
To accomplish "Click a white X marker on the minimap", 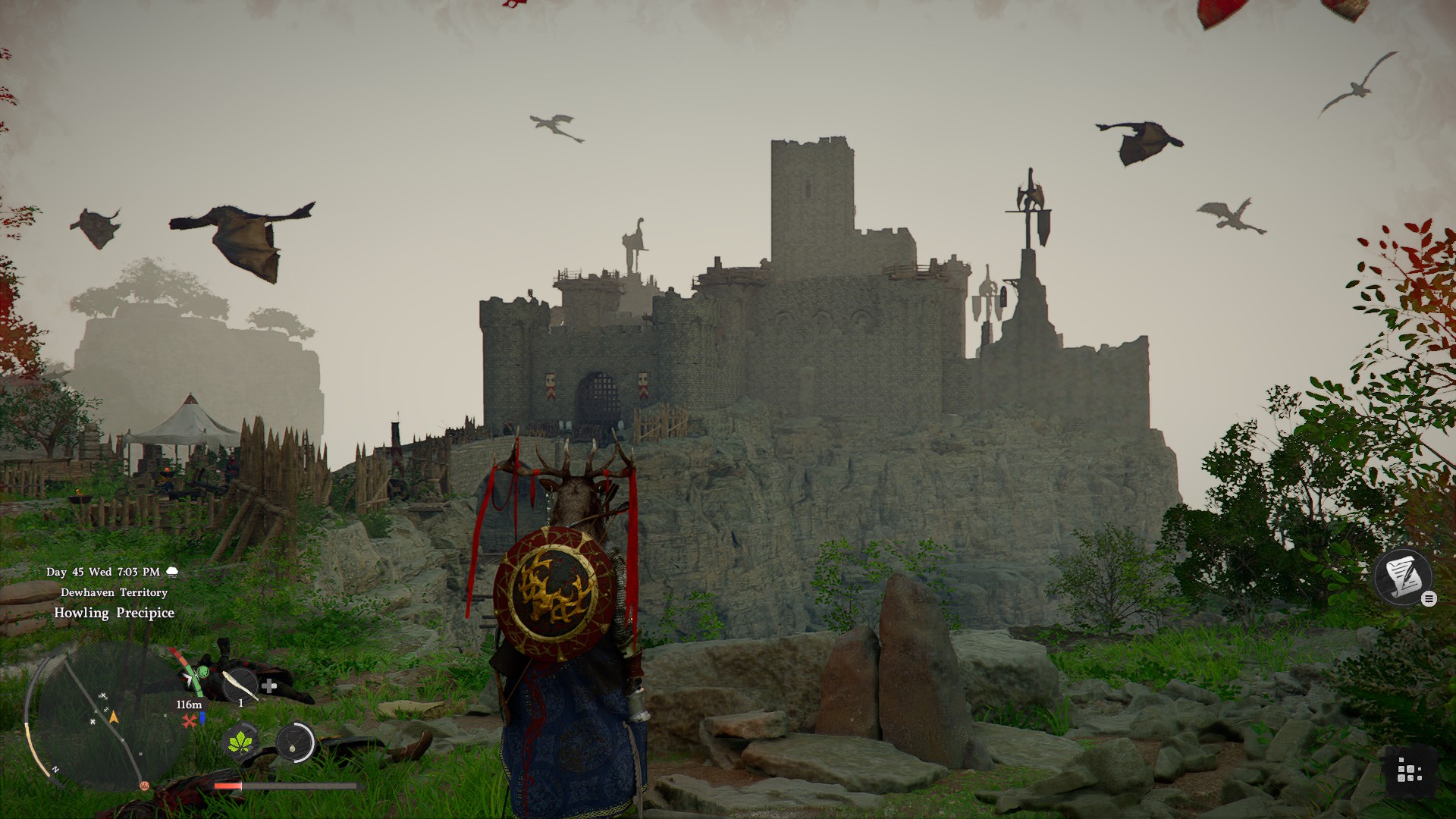I will coord(104,695).
